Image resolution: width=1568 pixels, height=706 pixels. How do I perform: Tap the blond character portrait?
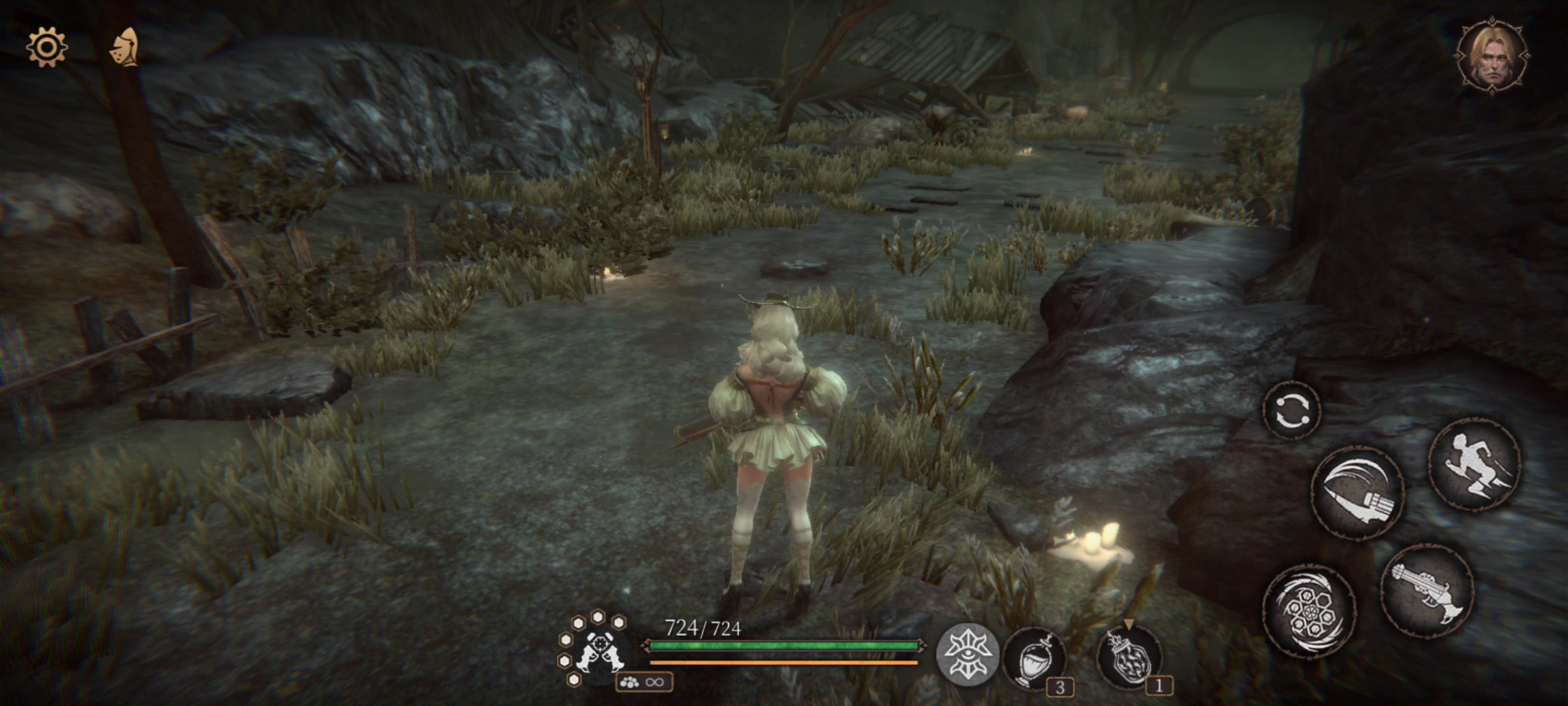1492,57
